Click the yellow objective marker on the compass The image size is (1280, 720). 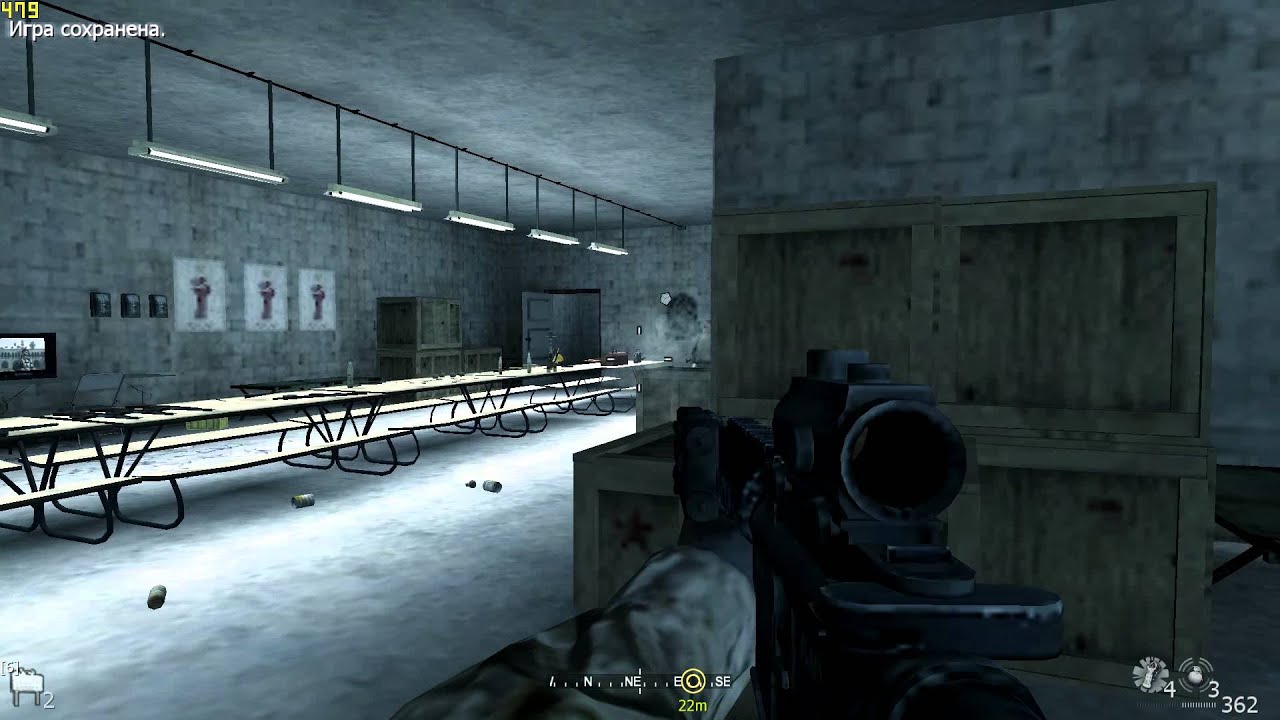(x=692, y=682)
